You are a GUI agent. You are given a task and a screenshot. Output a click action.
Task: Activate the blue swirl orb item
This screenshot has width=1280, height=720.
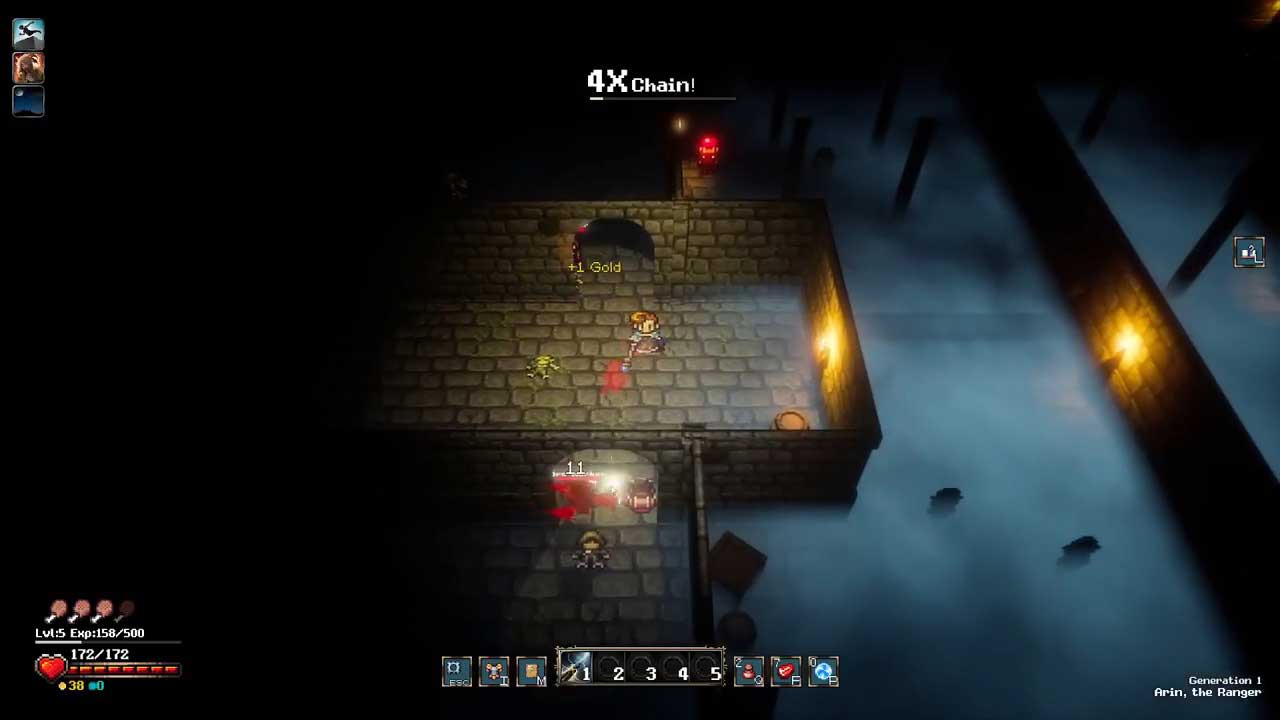(823, 671)
